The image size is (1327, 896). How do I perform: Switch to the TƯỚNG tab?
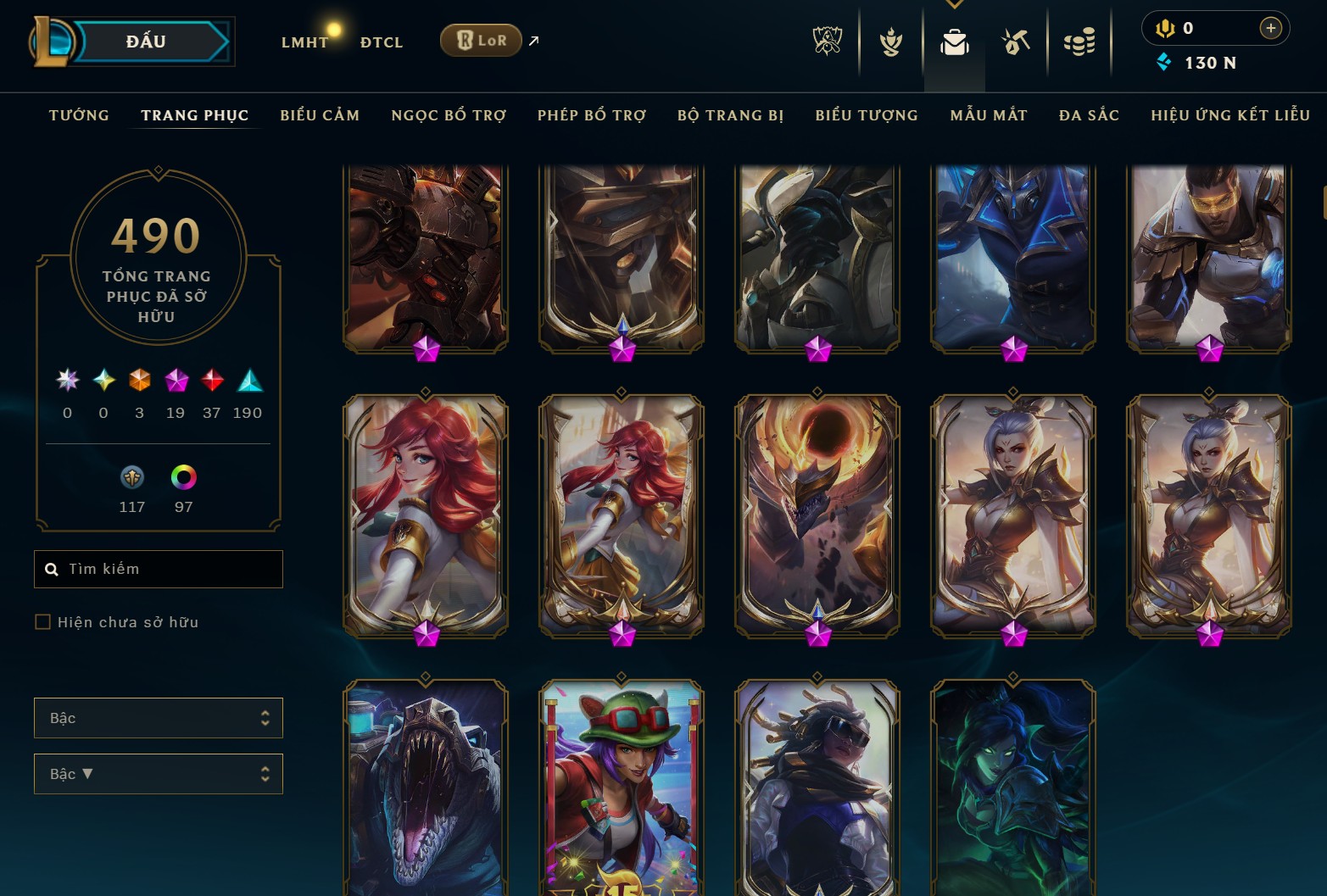[78, 115]
